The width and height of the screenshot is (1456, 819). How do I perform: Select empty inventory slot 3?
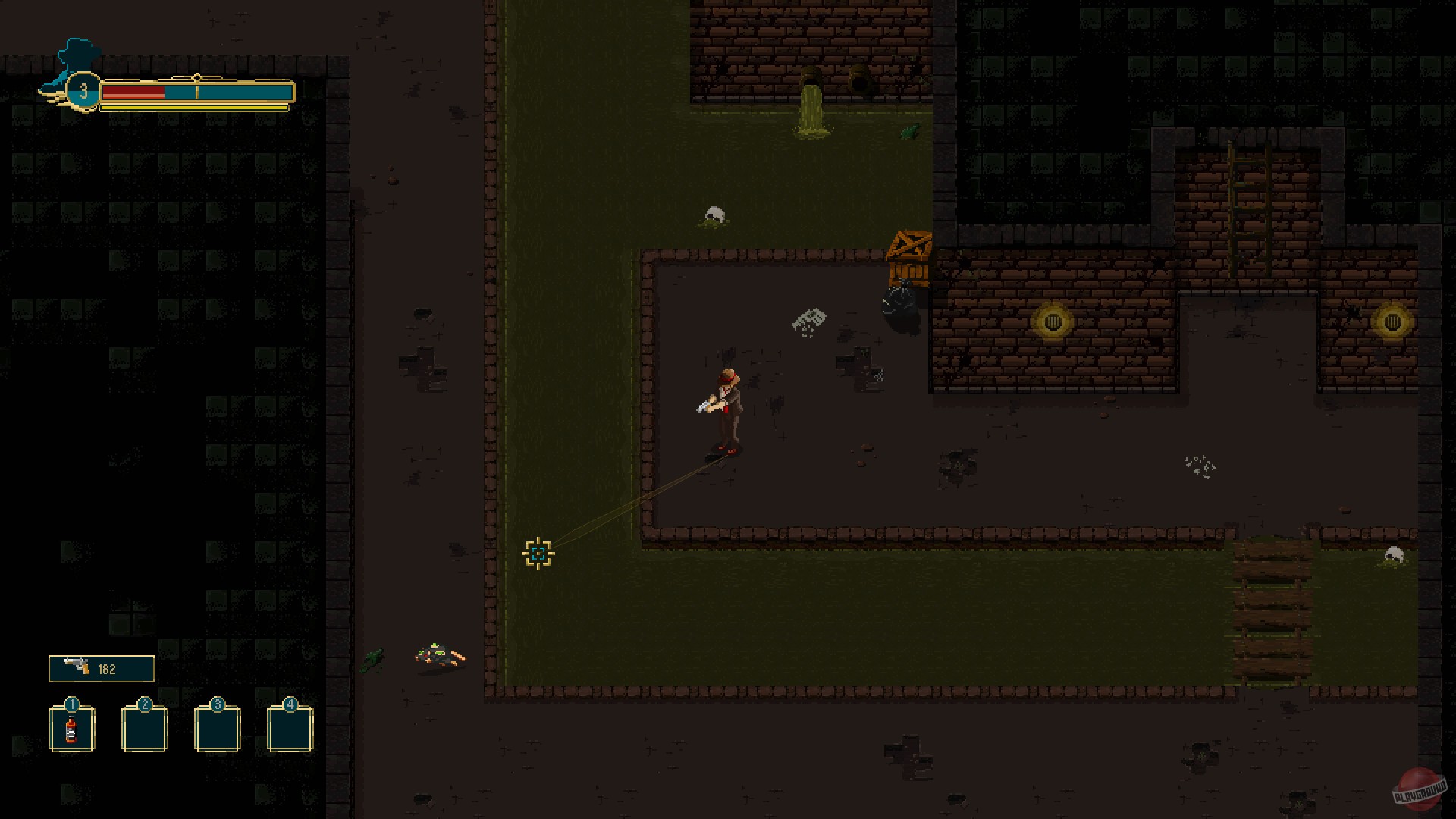tap(216, 730)
